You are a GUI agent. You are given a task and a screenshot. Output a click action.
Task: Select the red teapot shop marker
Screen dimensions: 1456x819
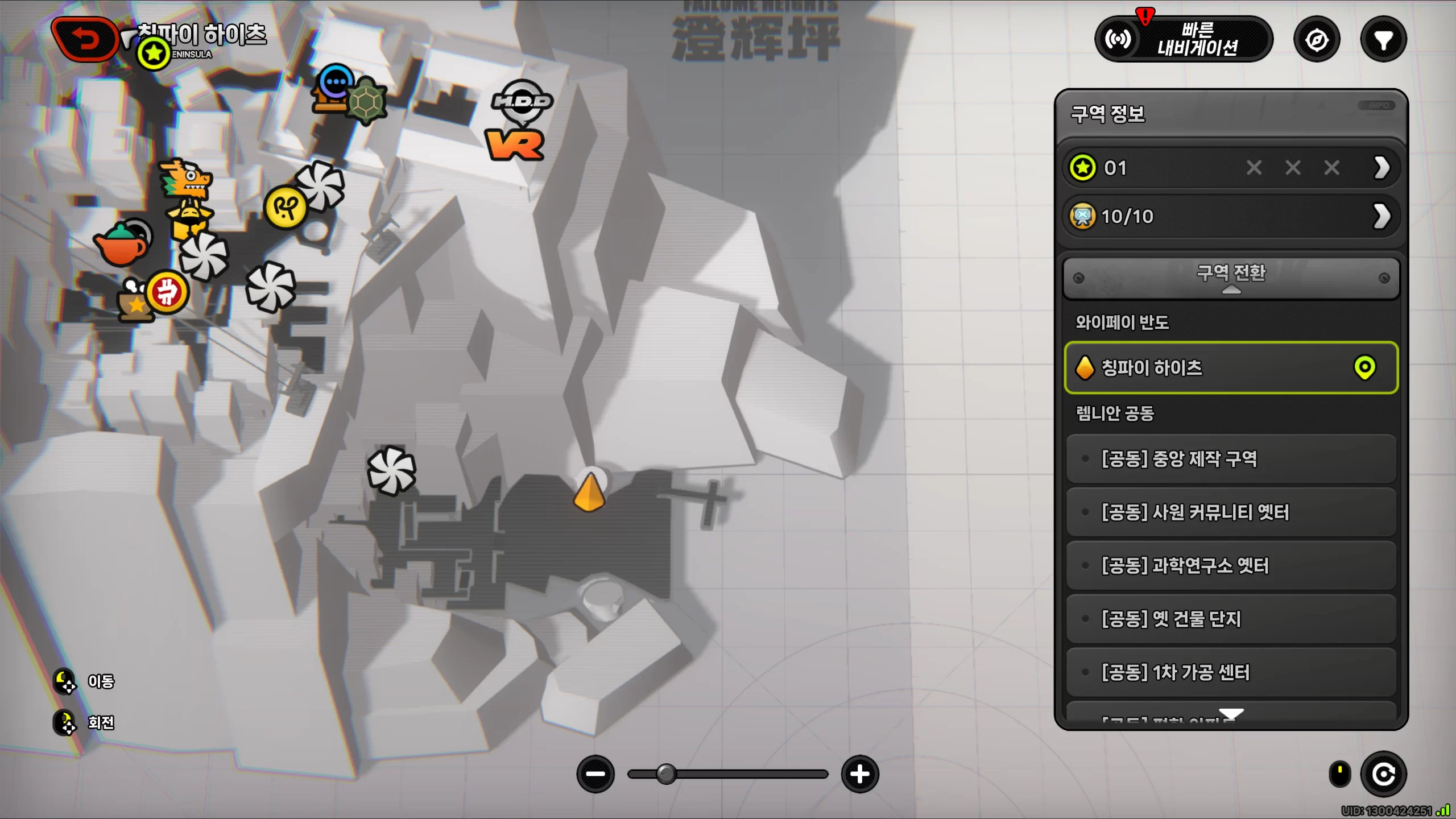point(121,245)
